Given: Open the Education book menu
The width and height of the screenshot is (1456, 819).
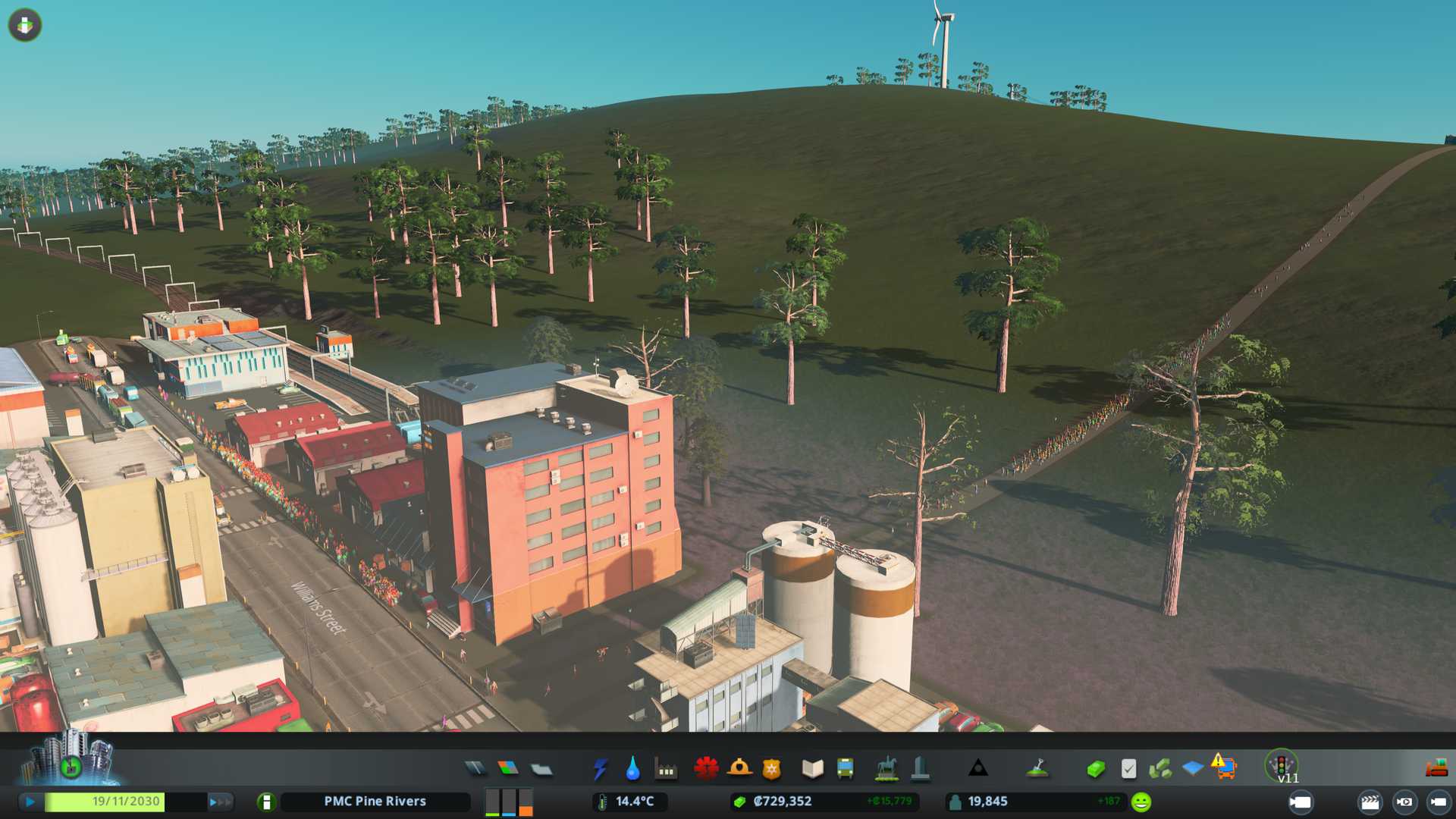Looking at the screenshot, I should [812, 769].
